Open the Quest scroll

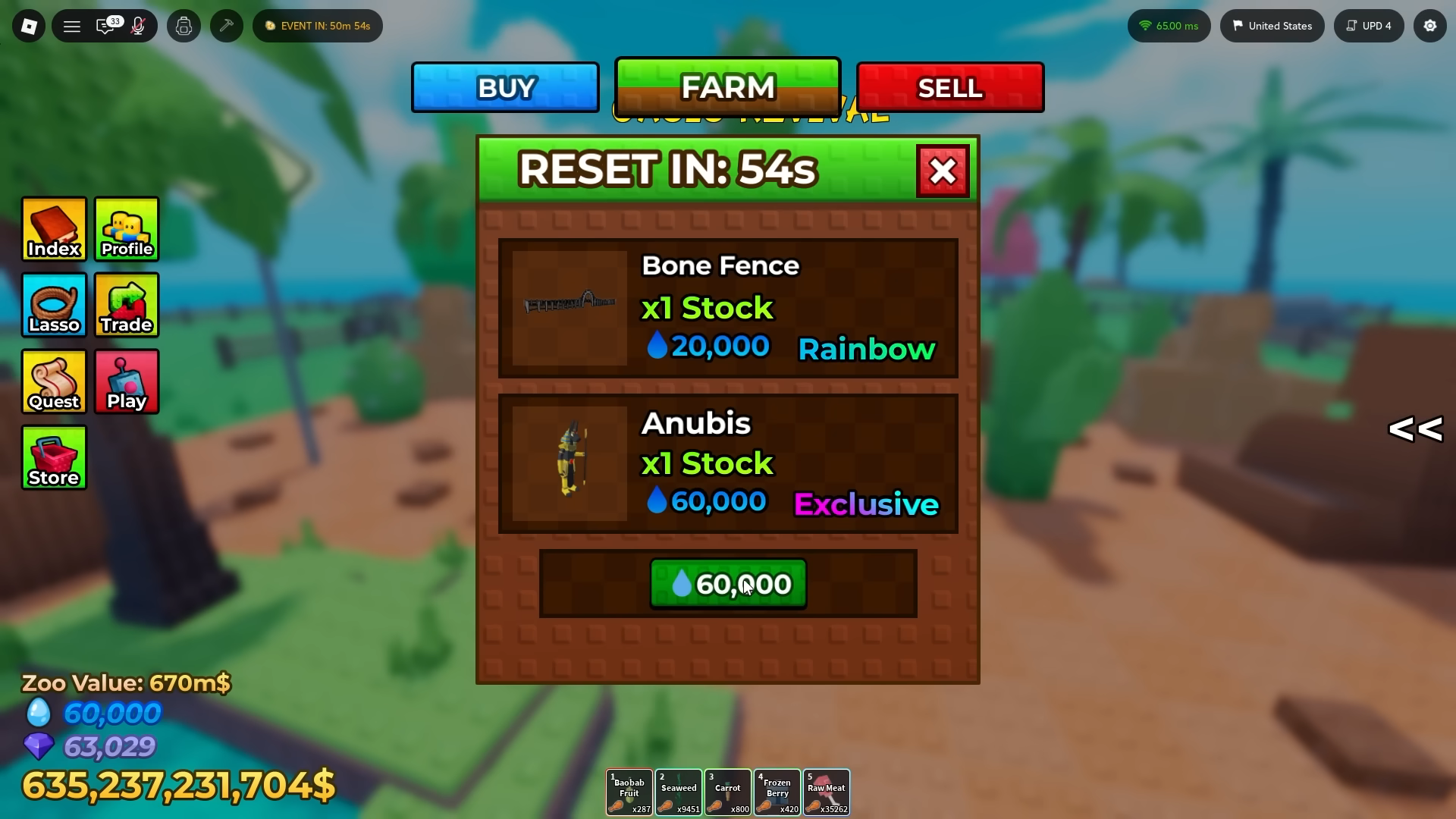tap(54, 381)
